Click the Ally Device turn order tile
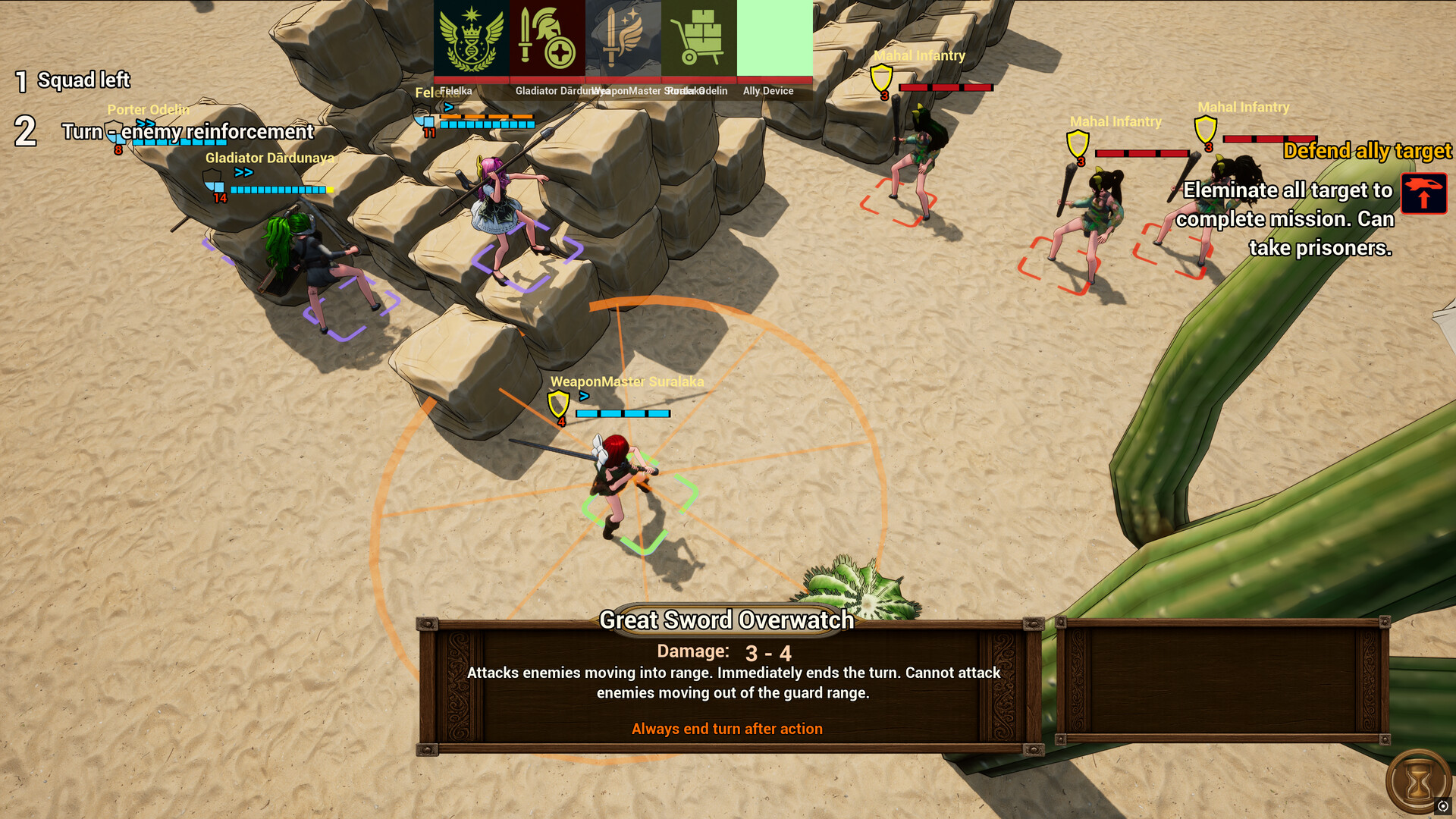1456x819 pixels. click(774, 38)
